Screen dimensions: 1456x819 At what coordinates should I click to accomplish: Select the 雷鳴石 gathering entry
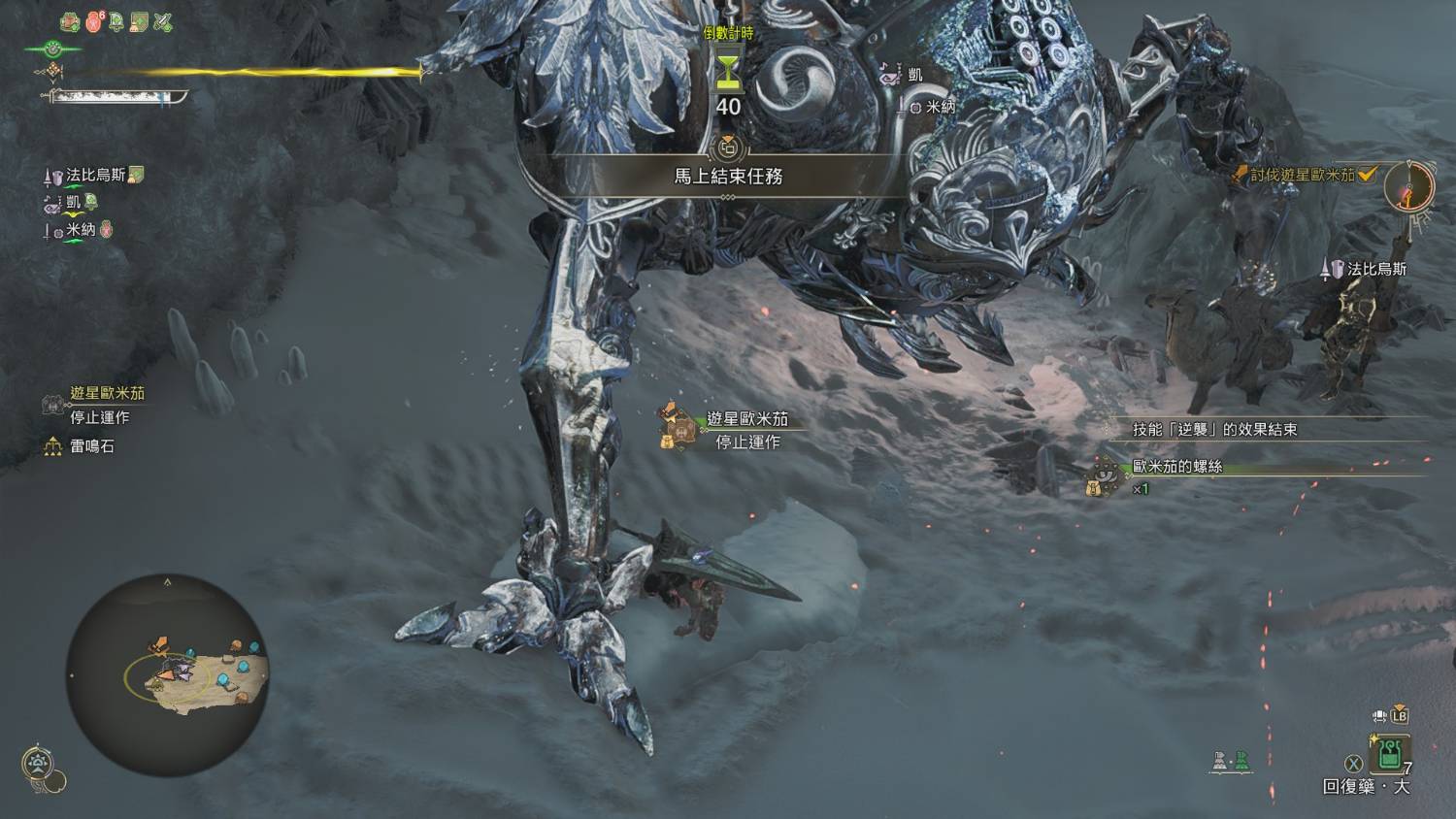[x=92, y=446]
